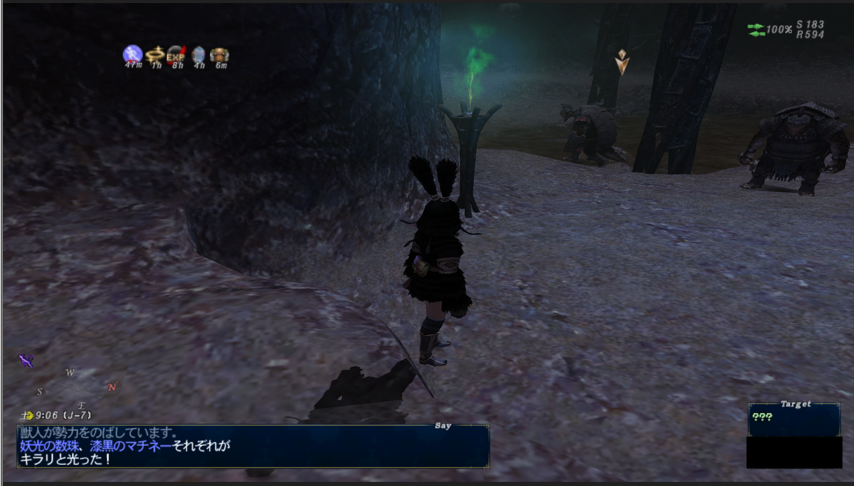
Task: Click the purple lightning weather icon
Action: click(26, 360)
